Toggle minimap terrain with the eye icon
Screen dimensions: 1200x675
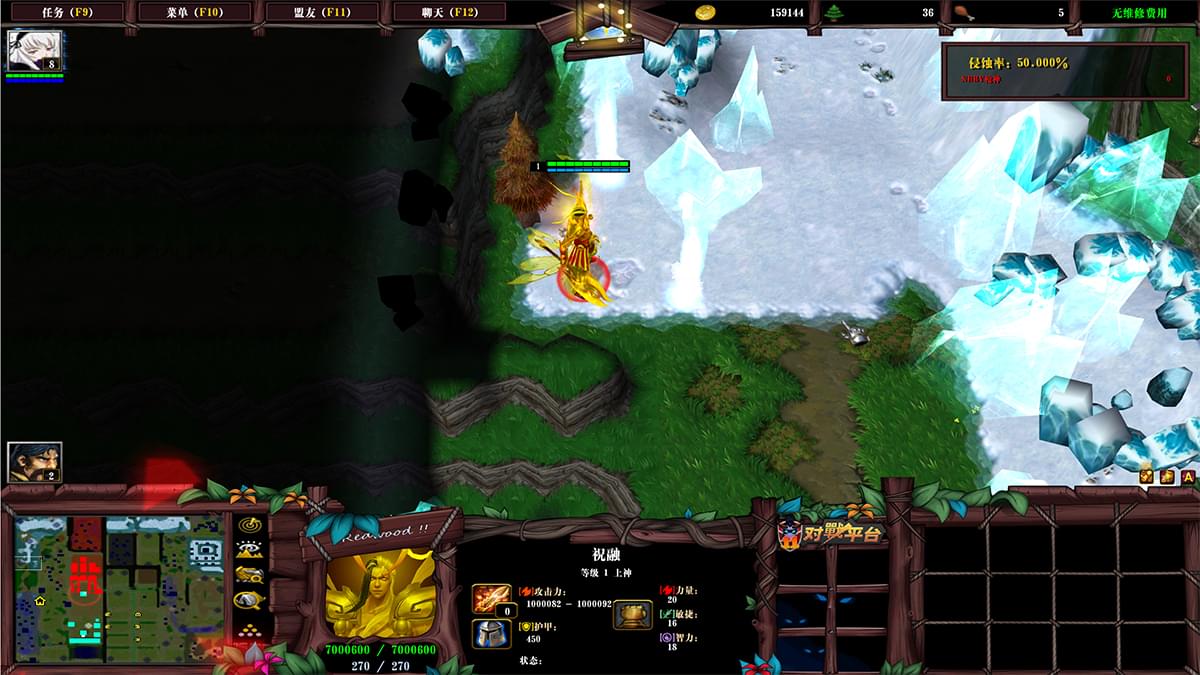pyautogui.click(x=249, y=549)
